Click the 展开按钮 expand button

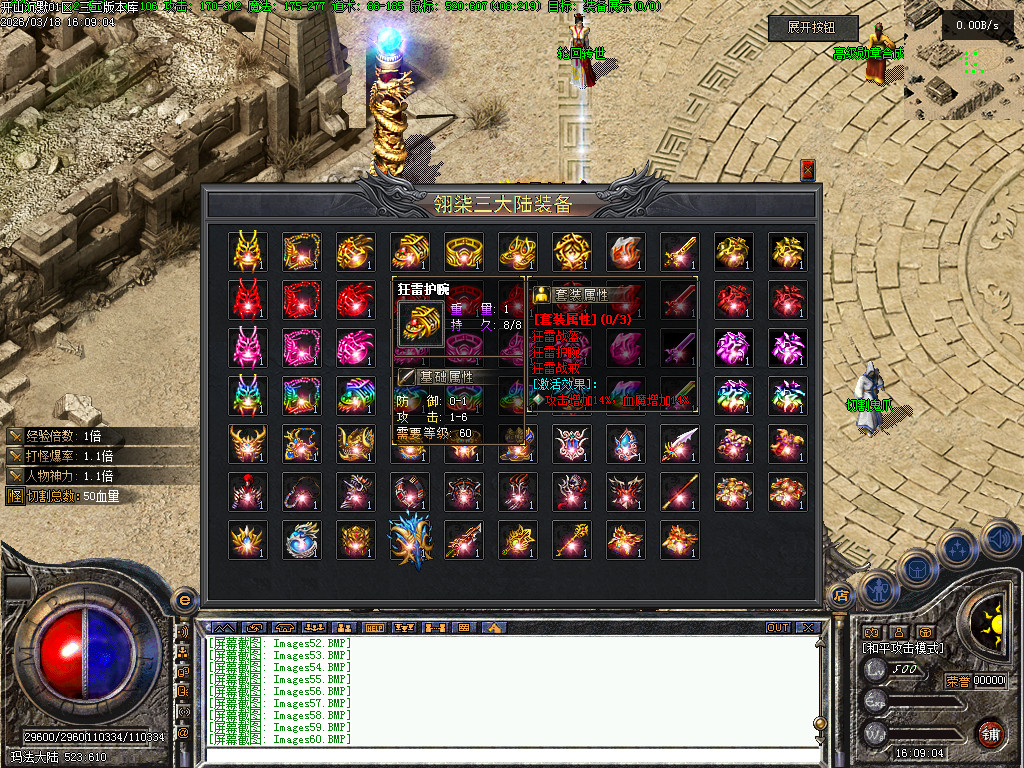click(813, 29)
